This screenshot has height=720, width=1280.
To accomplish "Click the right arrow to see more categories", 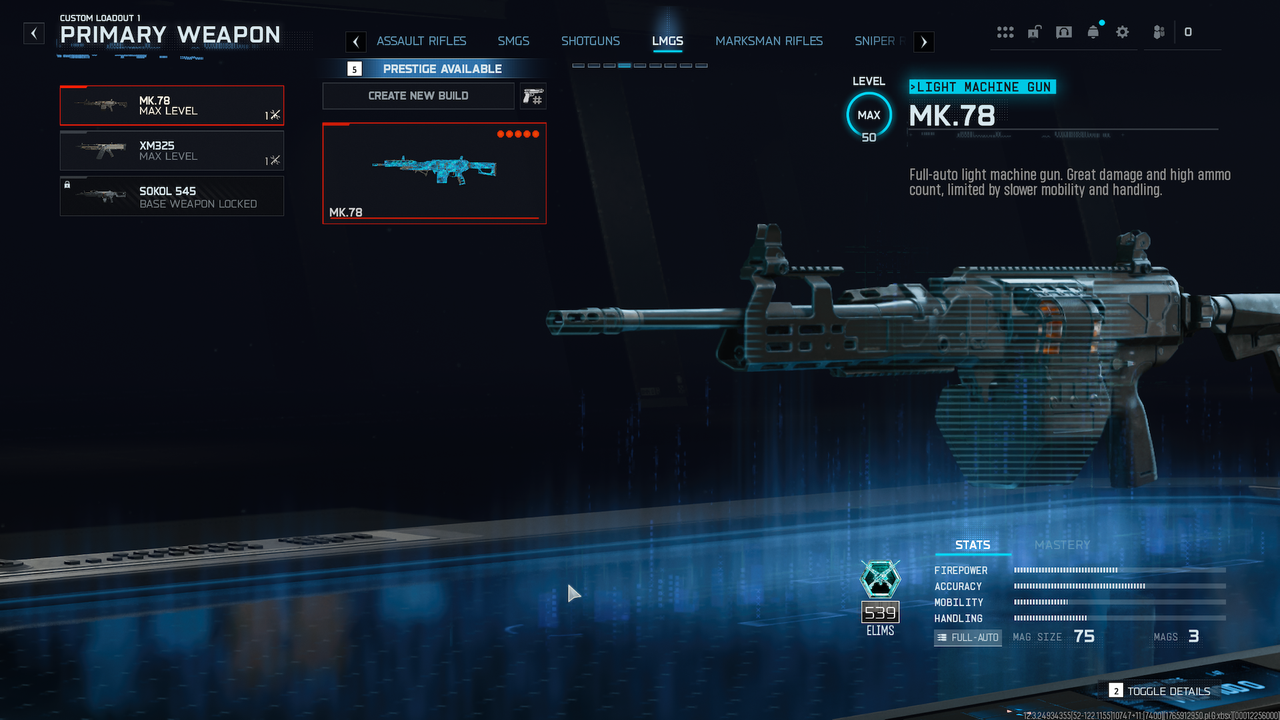I will [924, 41].
